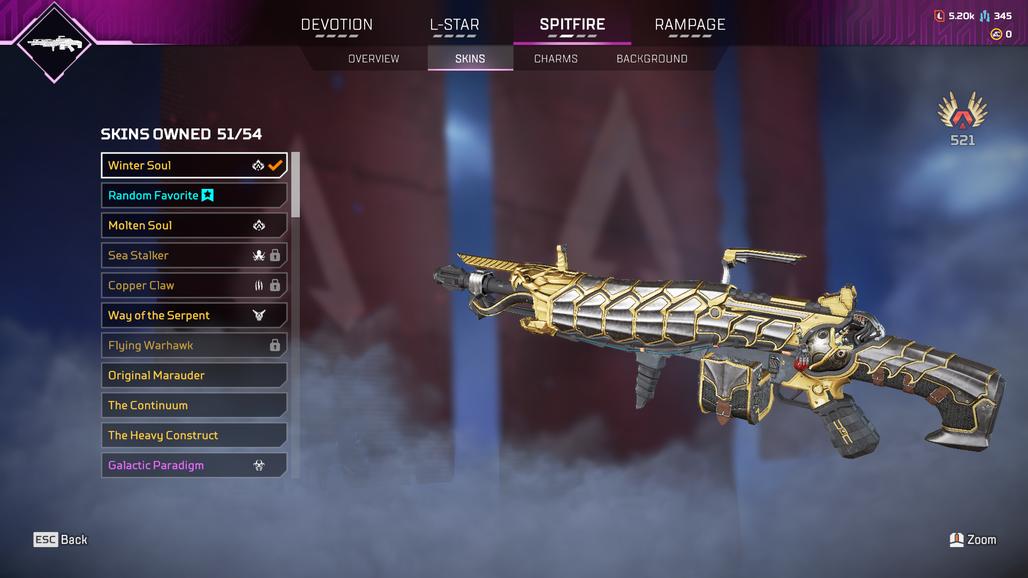Click the skins list scrollbar
This screenshot has width=1028, height=578.
pos(295,185)
